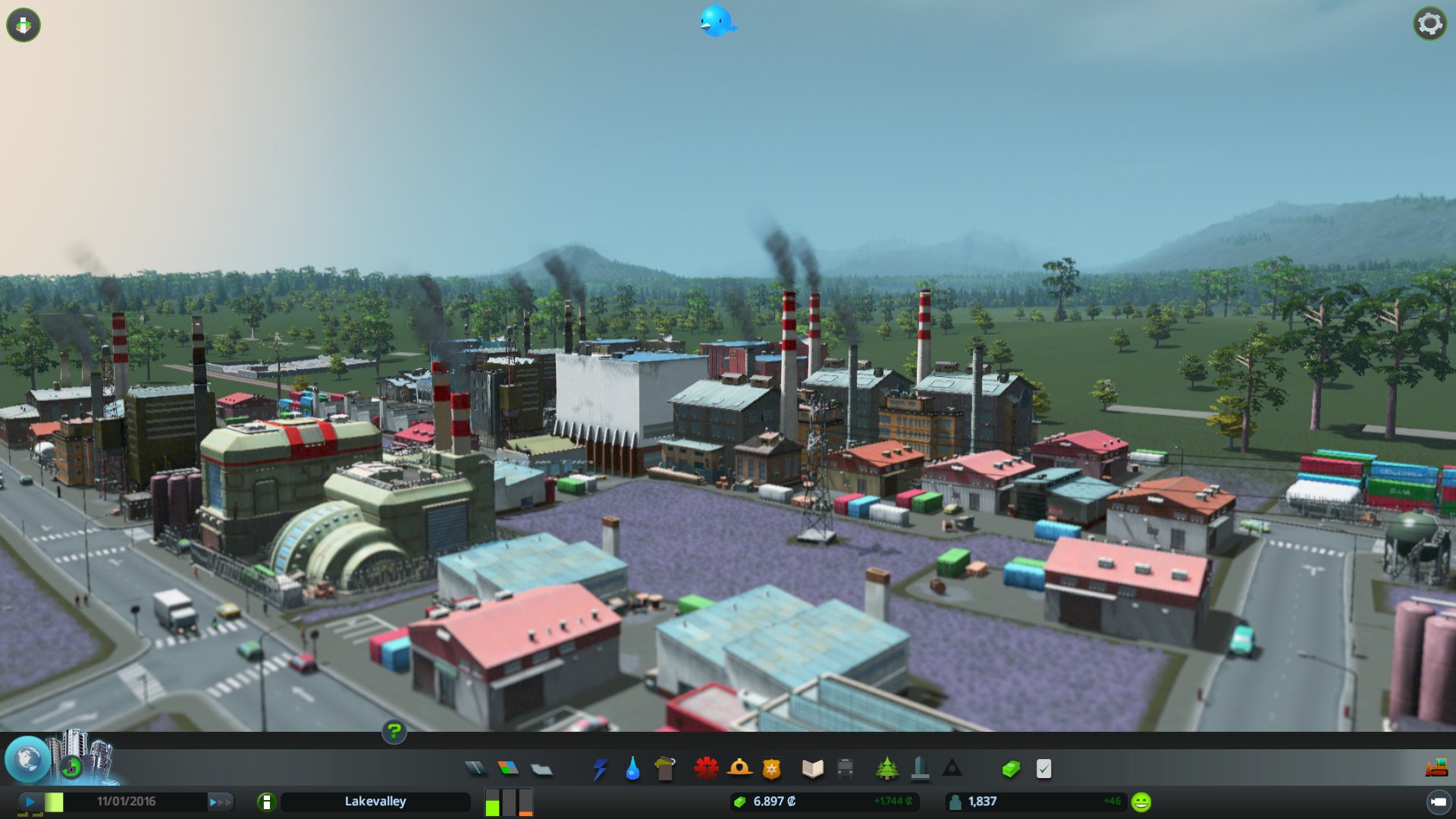Open the Police services menu
Viewport: 1456px width, 819px height.
tap(770, 768)
